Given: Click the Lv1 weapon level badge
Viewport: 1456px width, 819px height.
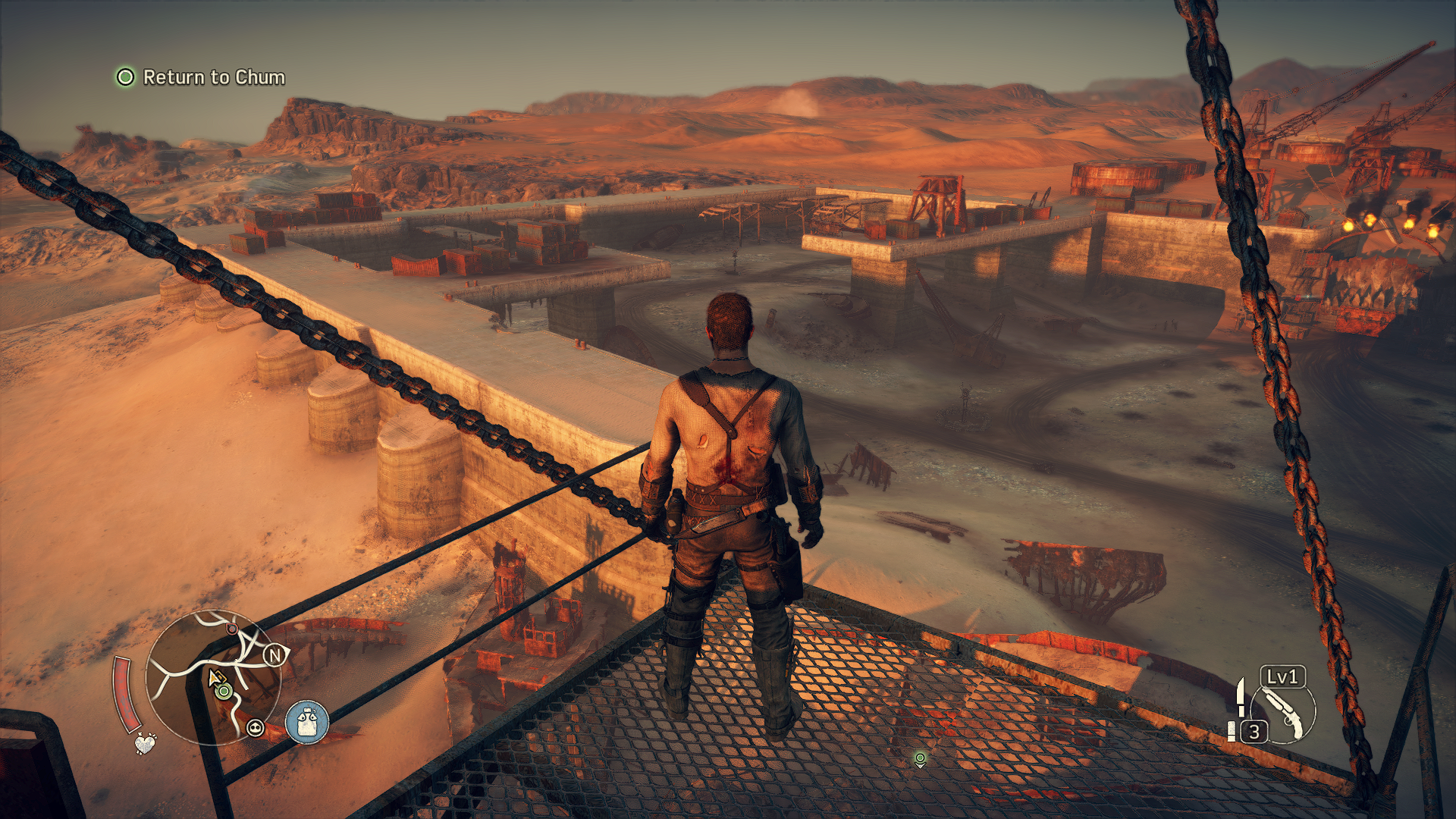Looking at the screenshot, I should pyautogui.click(x=1282, y=676).
